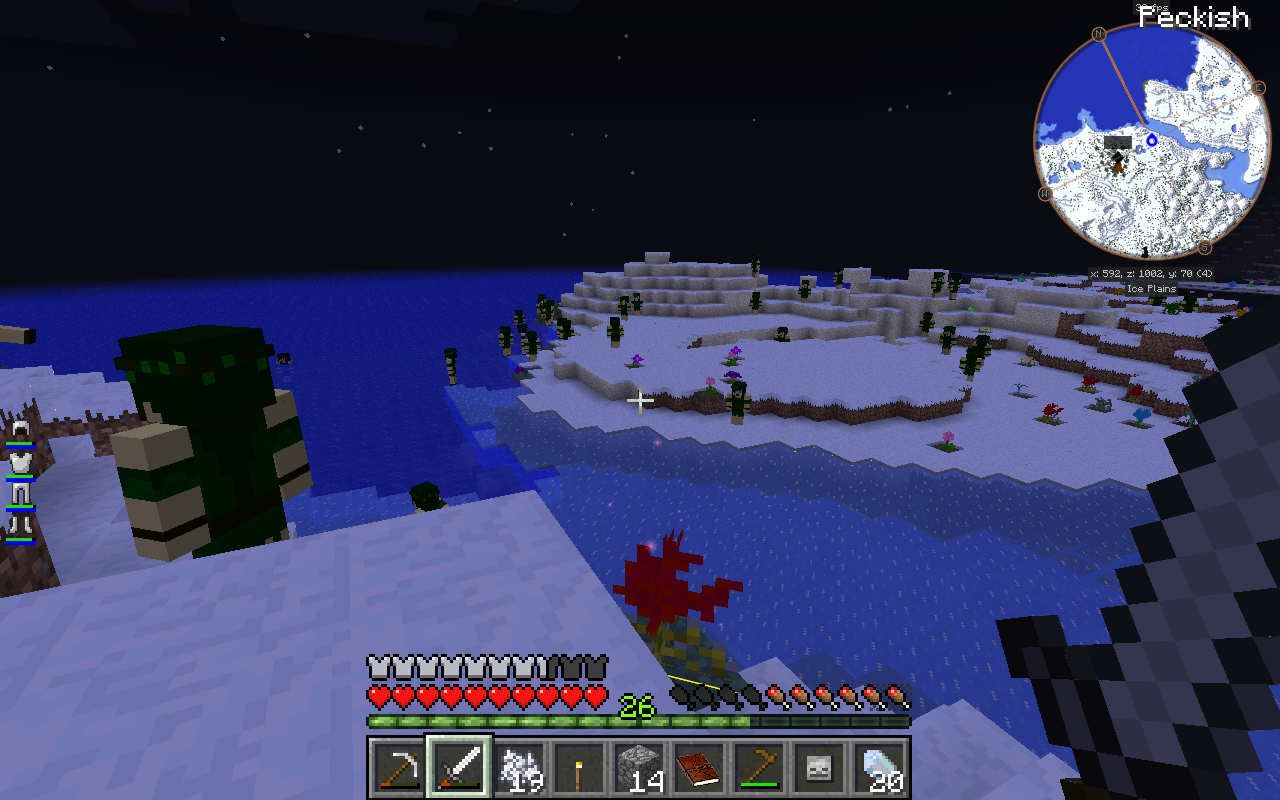Select the iron sword hotbar slot
This screenshot has width=1280, height=800.
pos(460,768)
